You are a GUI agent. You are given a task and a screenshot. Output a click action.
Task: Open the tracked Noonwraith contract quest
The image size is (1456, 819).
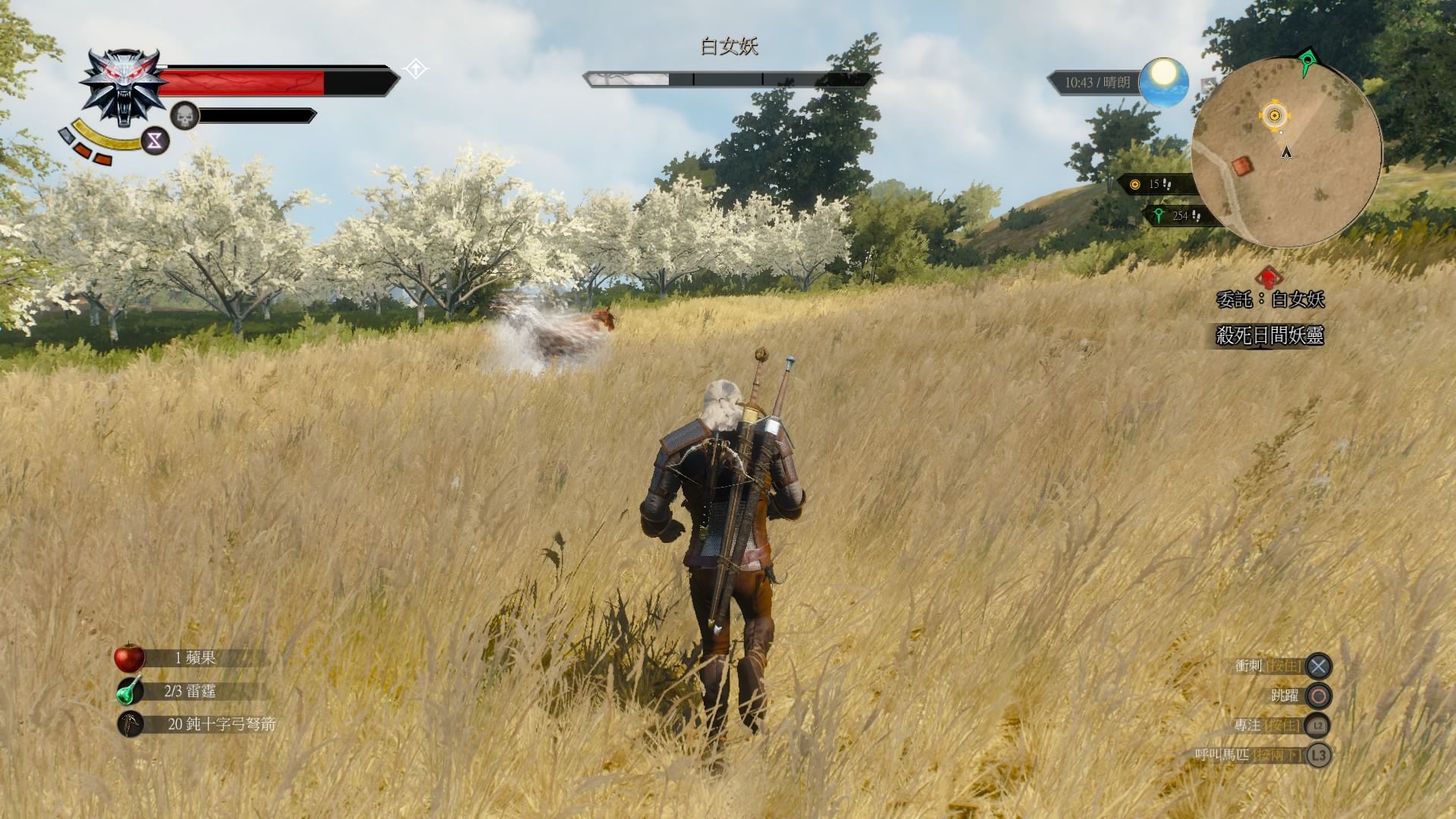tap(1270, 299)
